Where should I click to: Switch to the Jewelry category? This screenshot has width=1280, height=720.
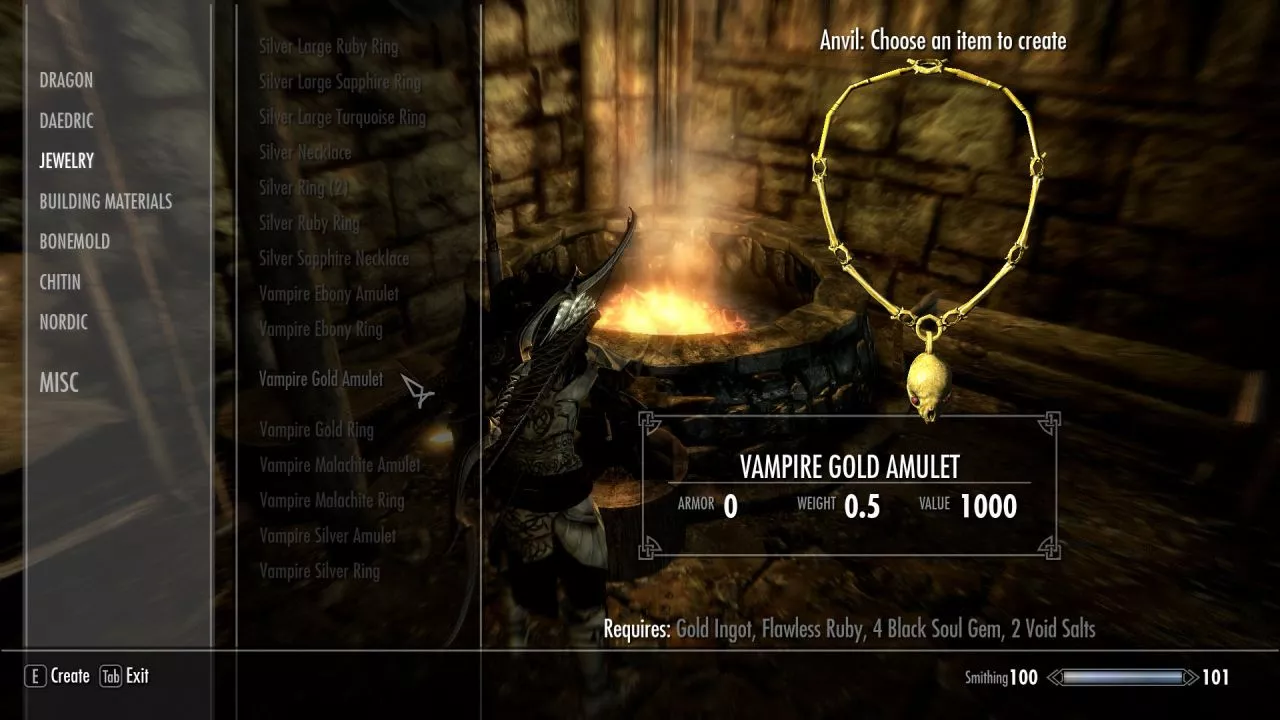[x=67, y=160]
